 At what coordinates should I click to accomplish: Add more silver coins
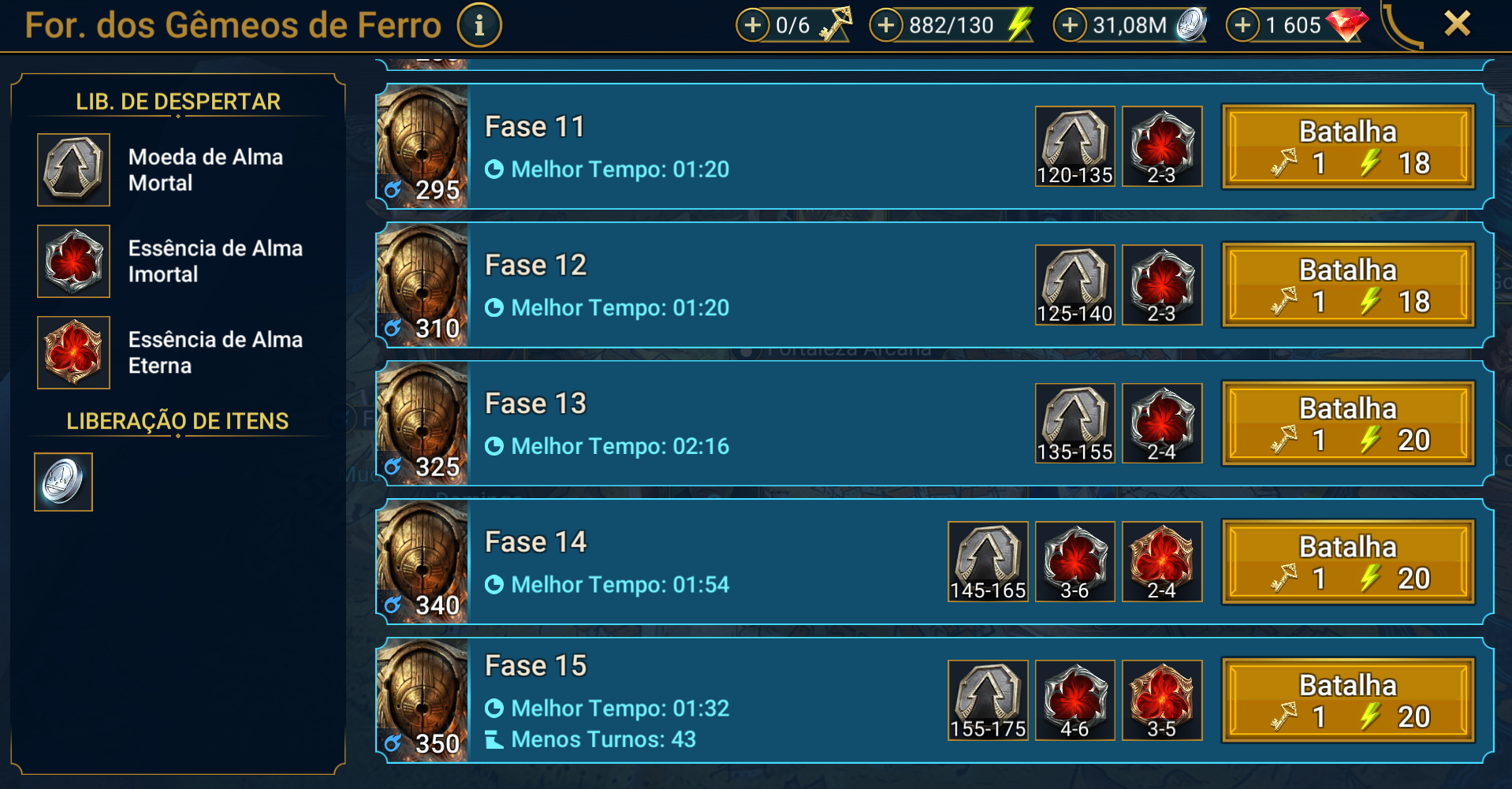[1070, 25]
